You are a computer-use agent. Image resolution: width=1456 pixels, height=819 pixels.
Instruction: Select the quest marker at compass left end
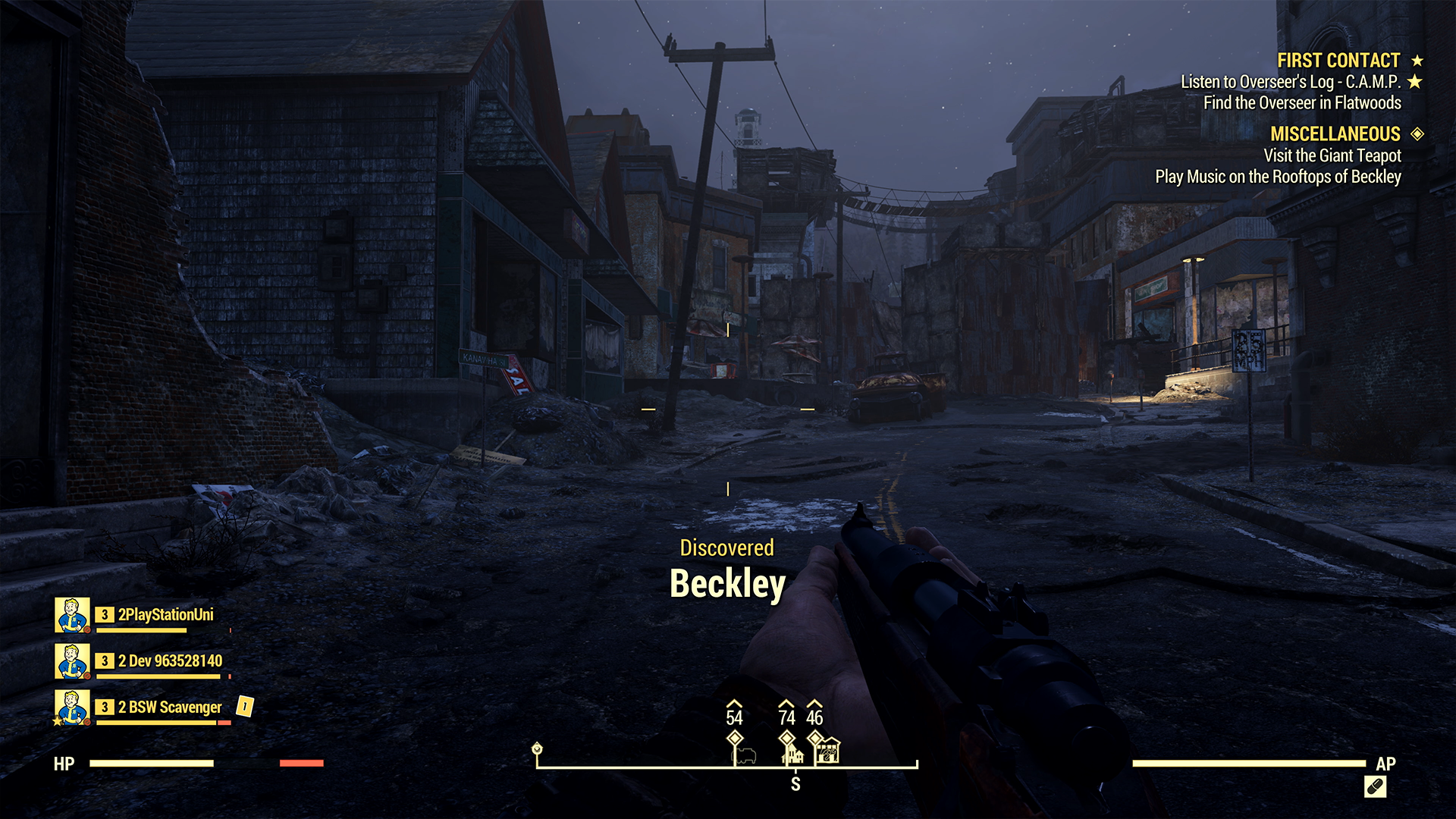[x=537, y=749]
